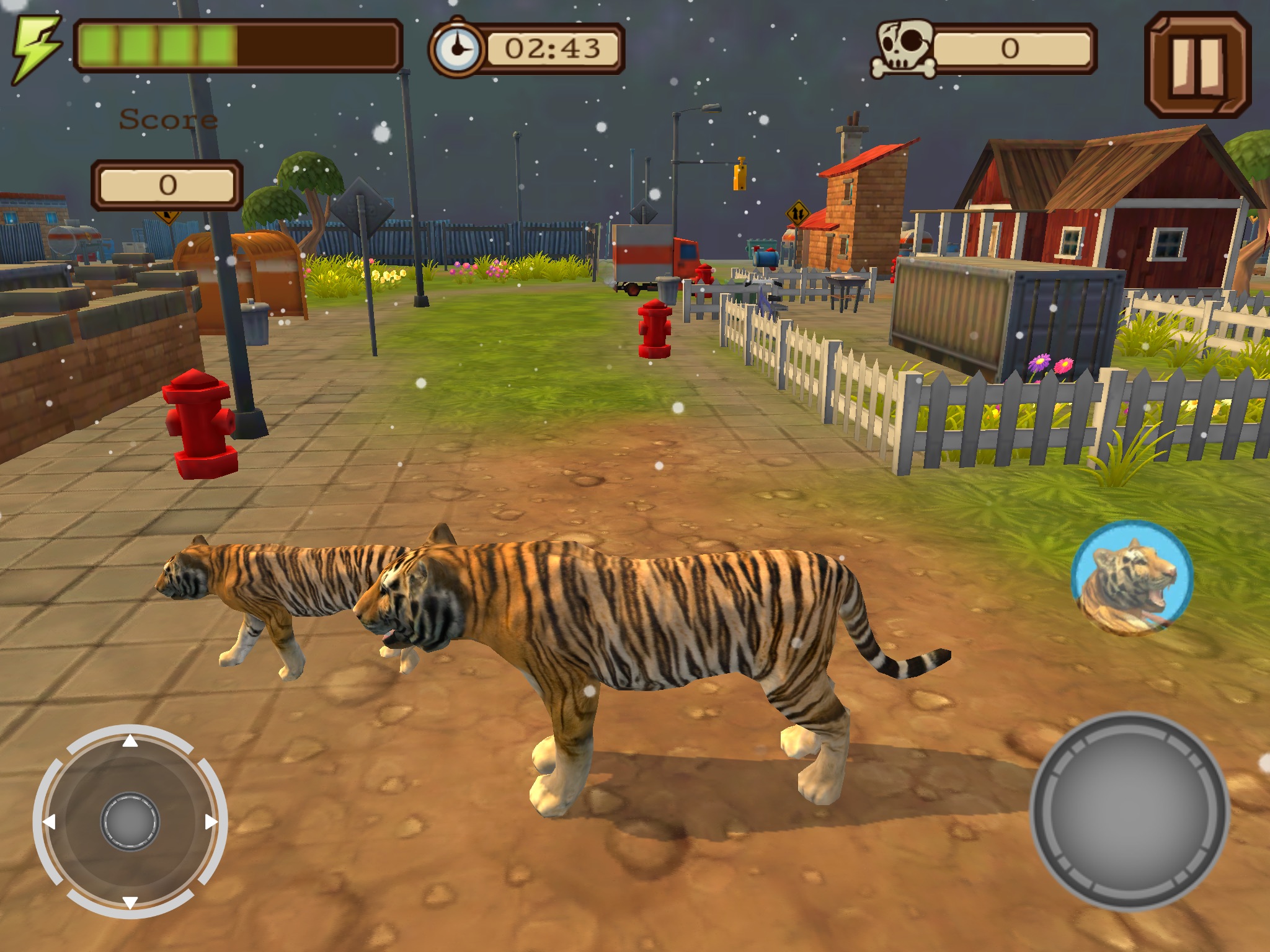Tap the virtual joystick center knob
This screenshot has width=1270, height=952.
click(x=130, y=822)
